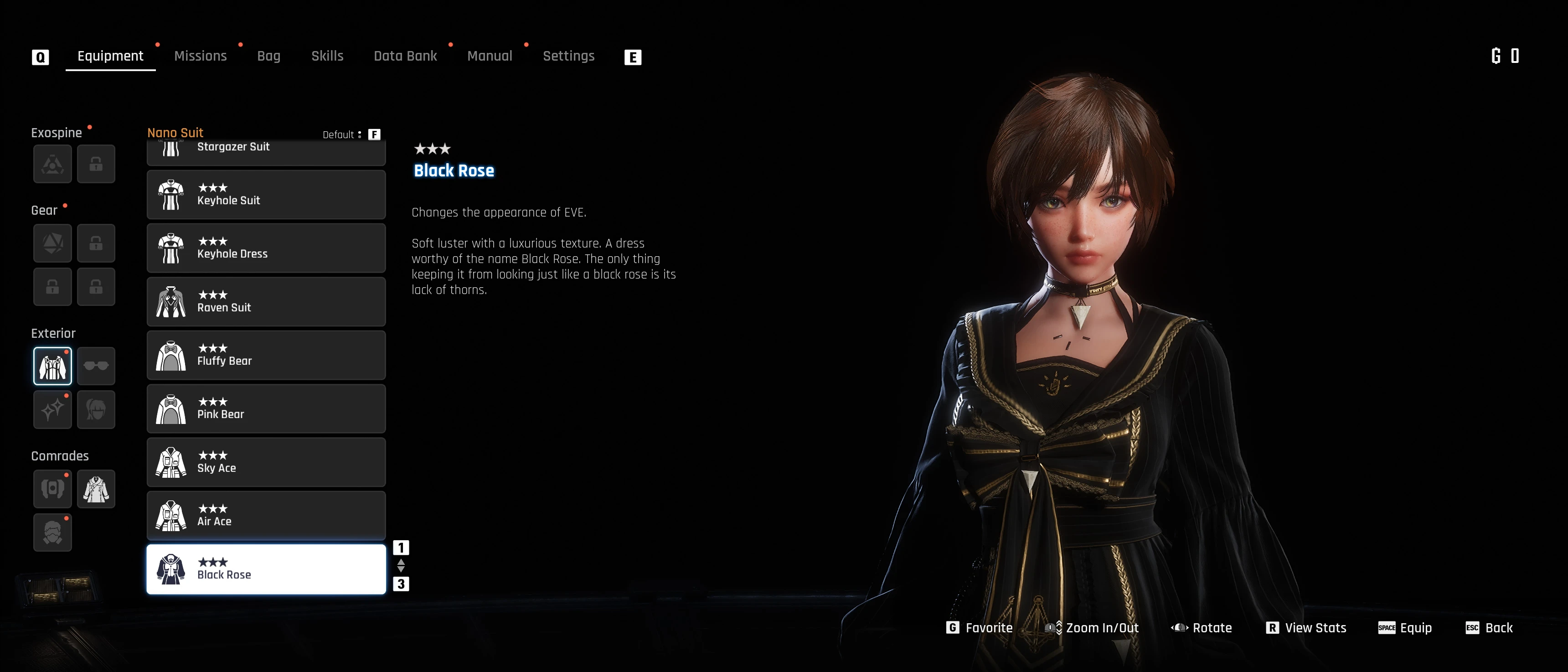This screenshot has height=672, width=1568.
Task: Click View Stats at the bottom
Action: (x=1306, y=628)
